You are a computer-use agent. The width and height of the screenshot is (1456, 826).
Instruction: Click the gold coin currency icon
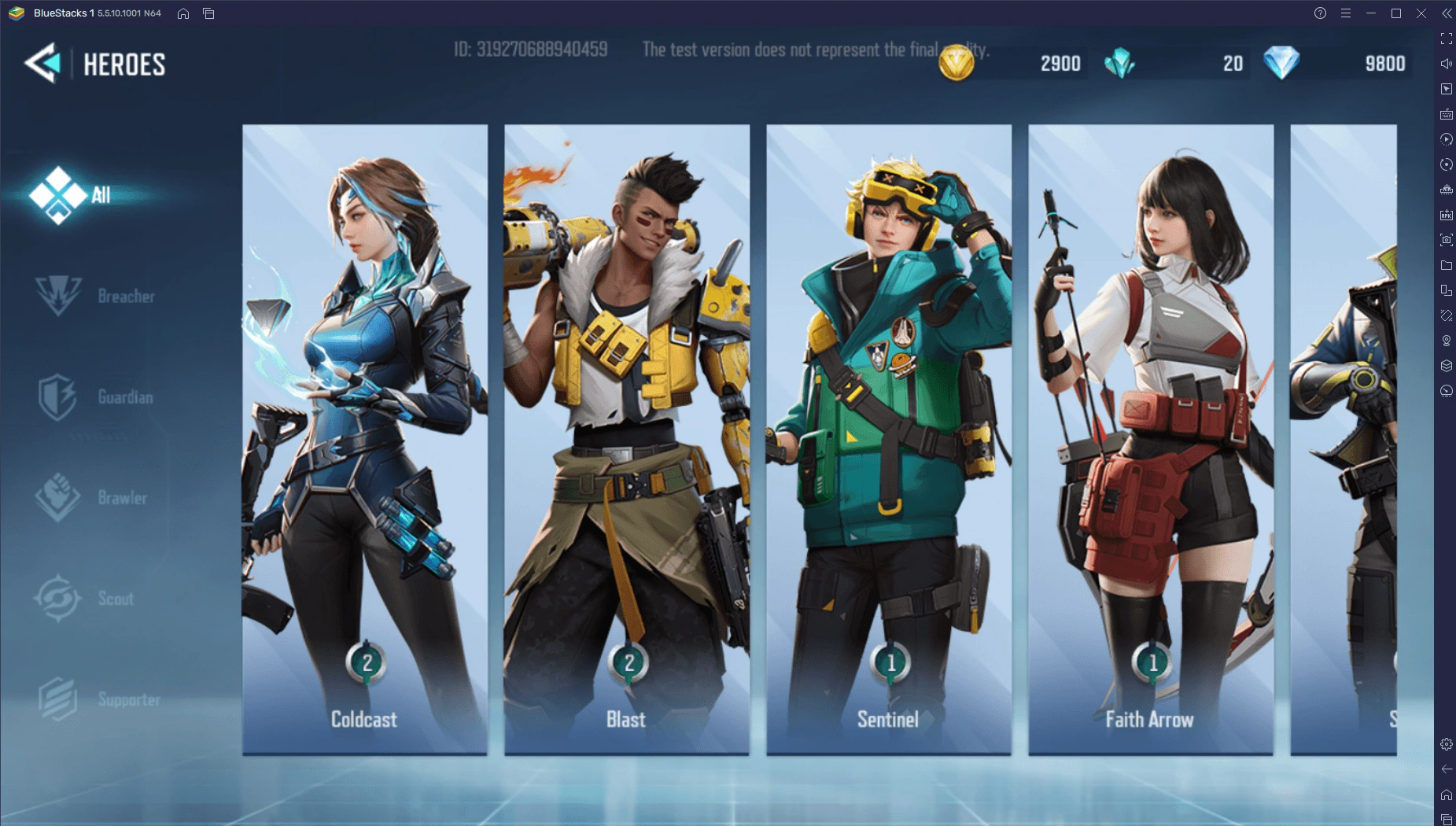click(x=957, y=63)
